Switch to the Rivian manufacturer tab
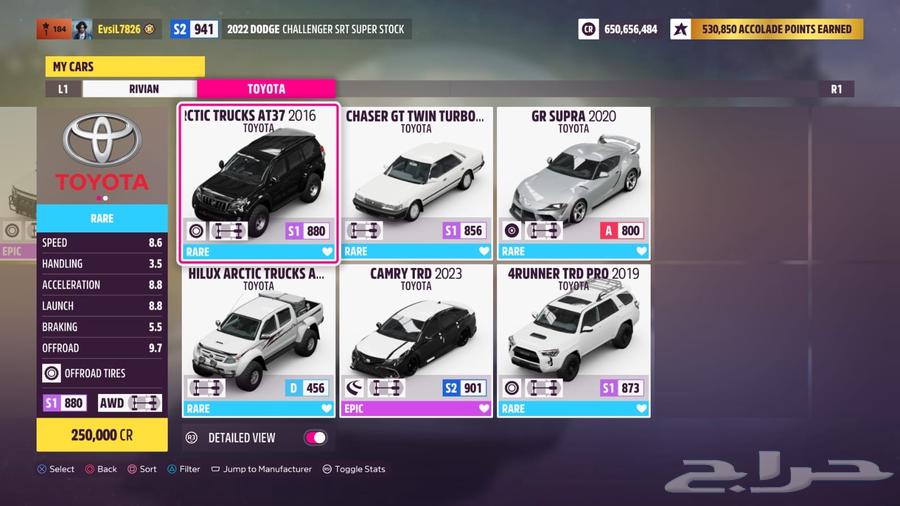This screenshot has width=900, height=506. pos(144,89)
